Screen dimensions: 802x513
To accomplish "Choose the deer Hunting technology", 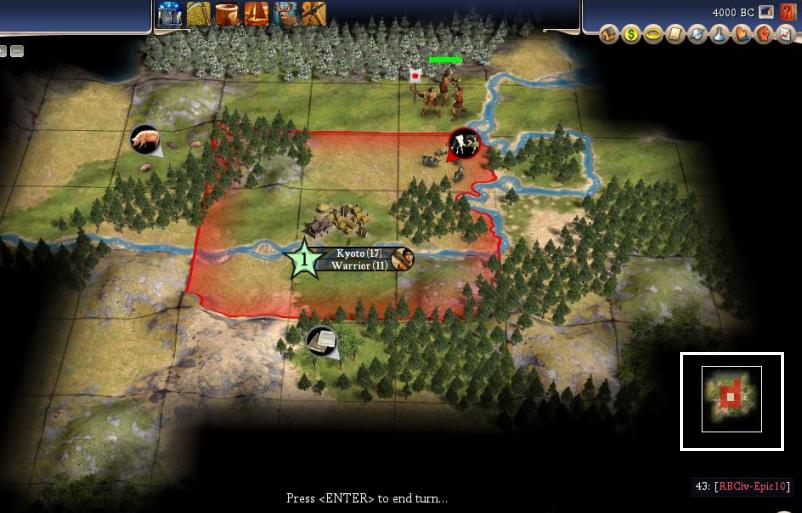I will click(285, 13).
